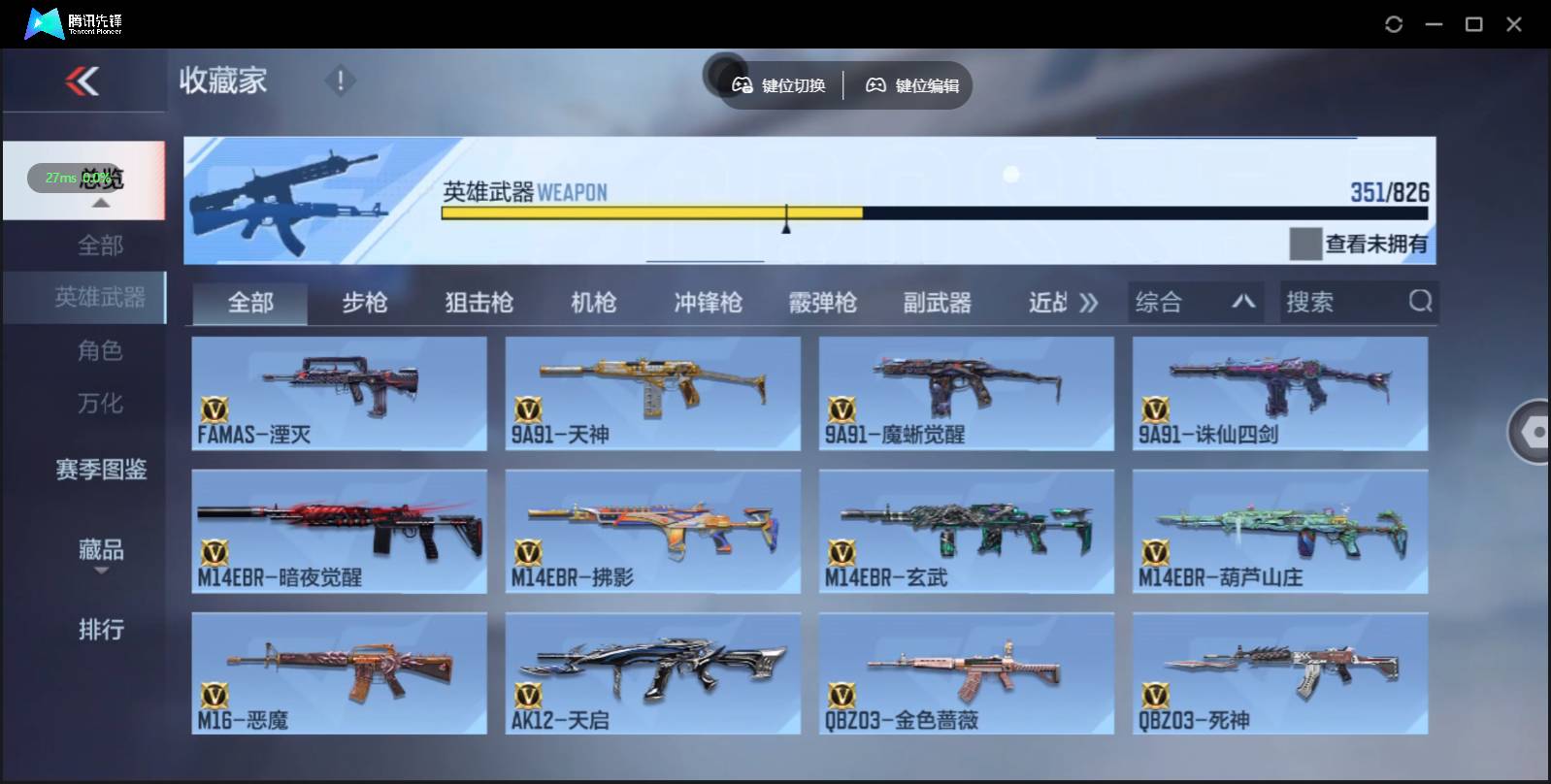Expand the 藏品 section arrow in sidebar
1551x784 pixels.
click(100, 570)
